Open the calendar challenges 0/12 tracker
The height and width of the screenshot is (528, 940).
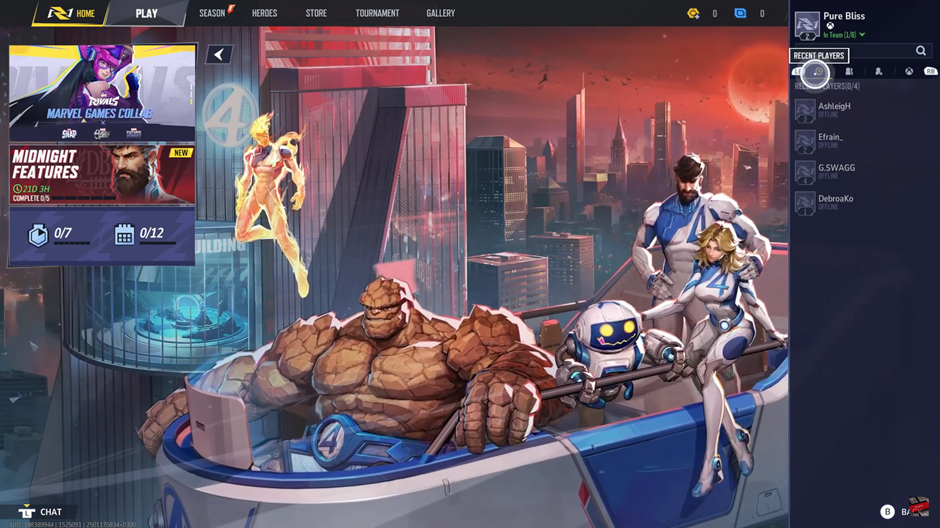pos(138,234)
